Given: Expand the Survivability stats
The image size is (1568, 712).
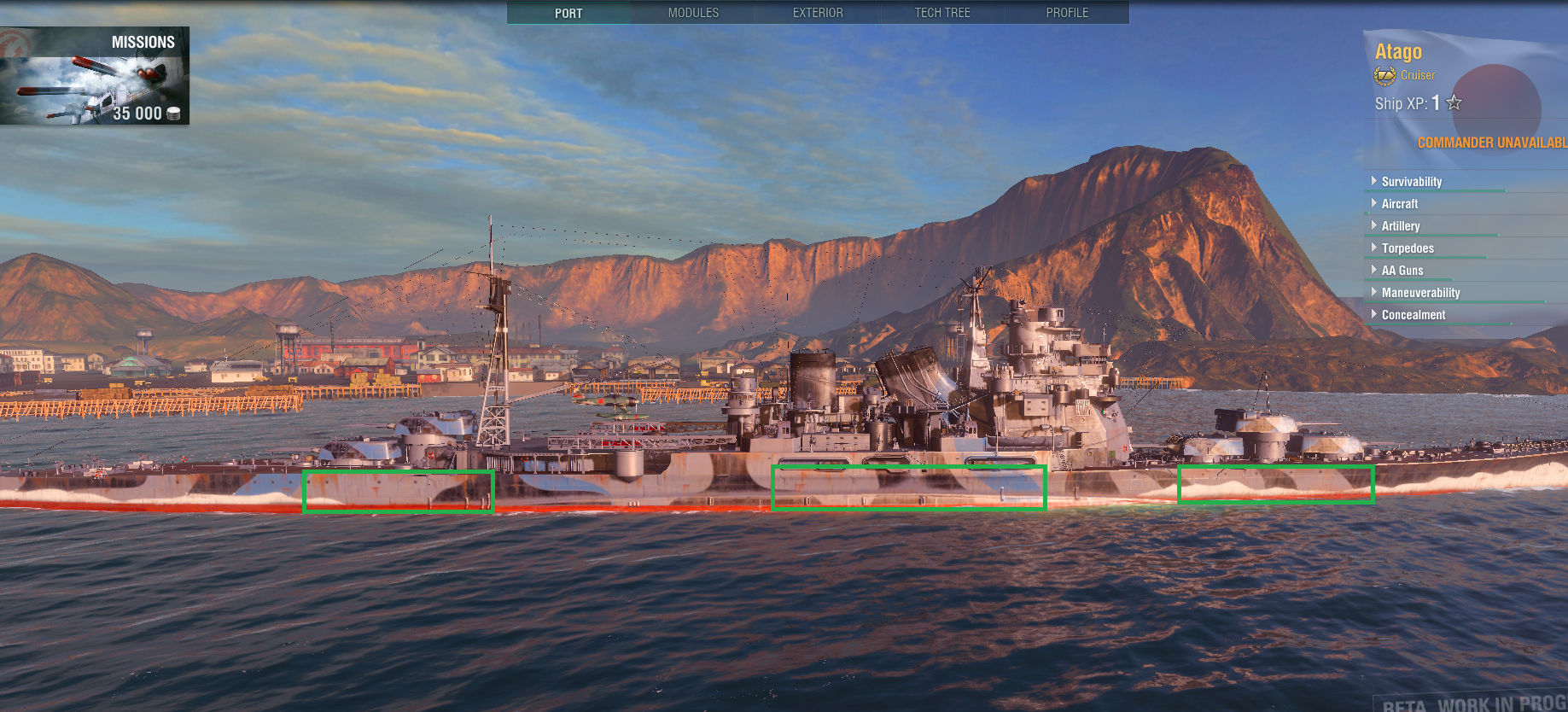Looking at the screenshot, I should coord(1411,182).
